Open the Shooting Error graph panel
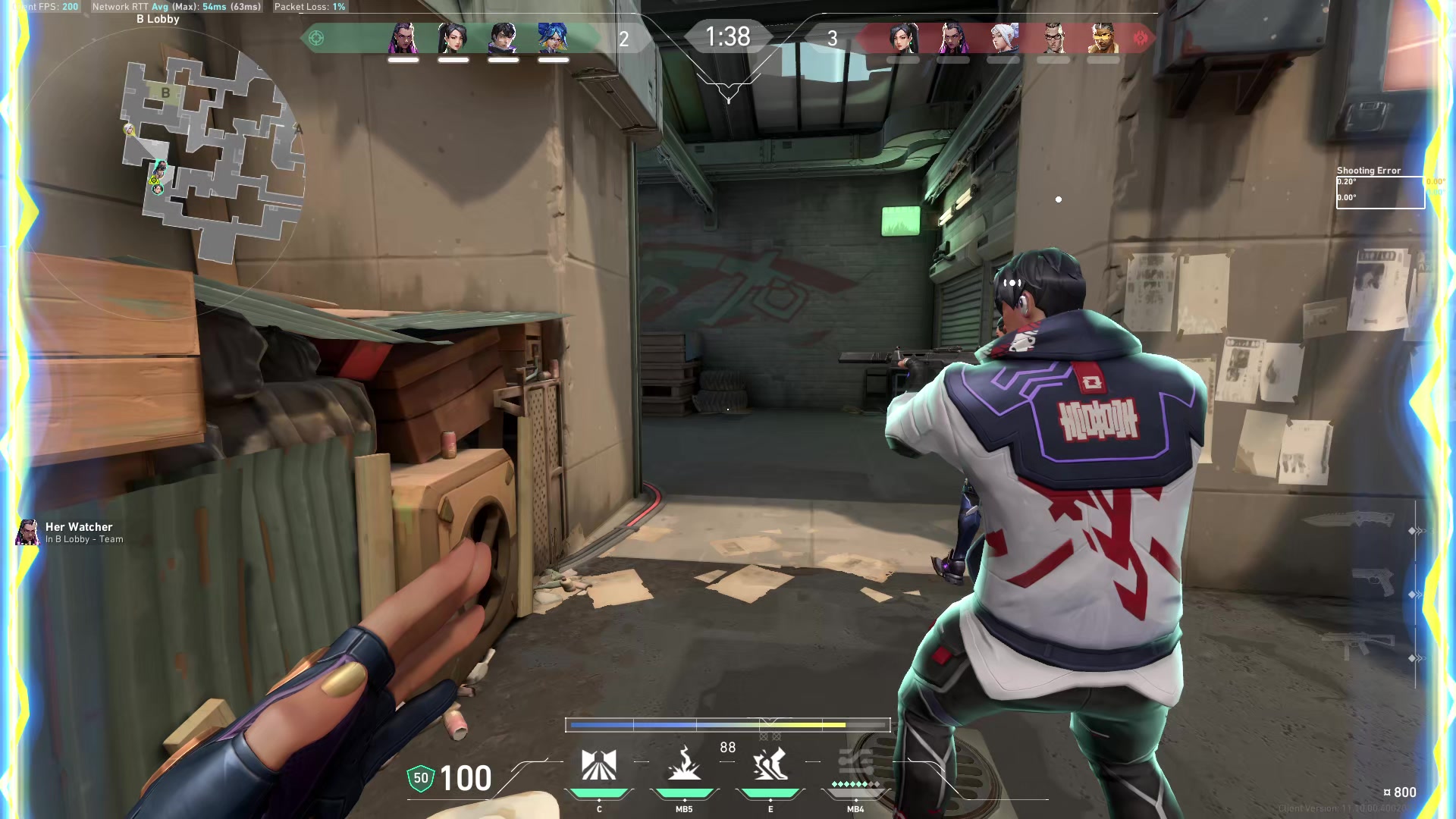This screenshot has width=1456, height=819. pyautogui.click(x=1380, y=192)
